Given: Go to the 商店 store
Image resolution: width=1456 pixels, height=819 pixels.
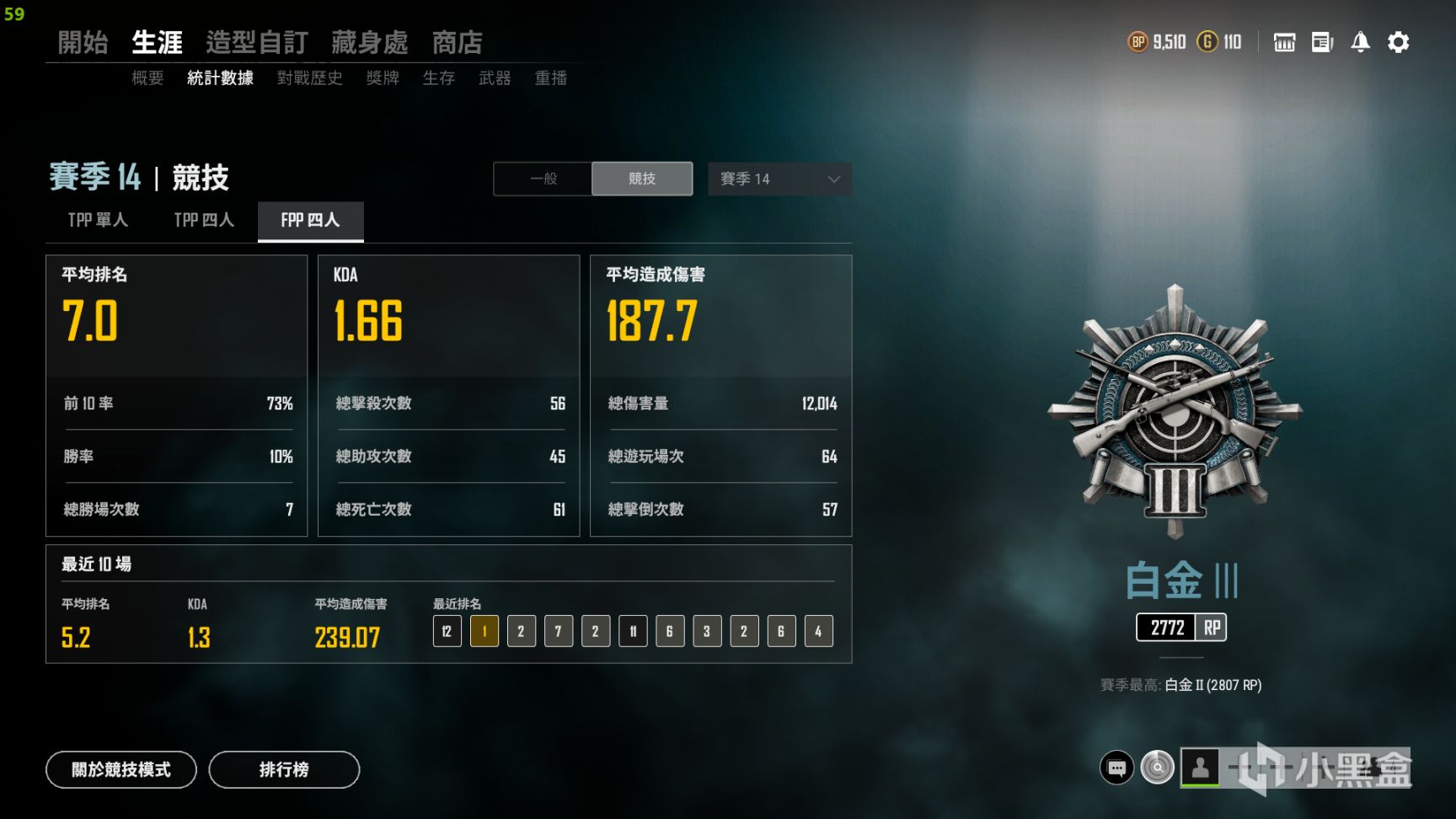Looking at the screenshot, I should 457,42.
